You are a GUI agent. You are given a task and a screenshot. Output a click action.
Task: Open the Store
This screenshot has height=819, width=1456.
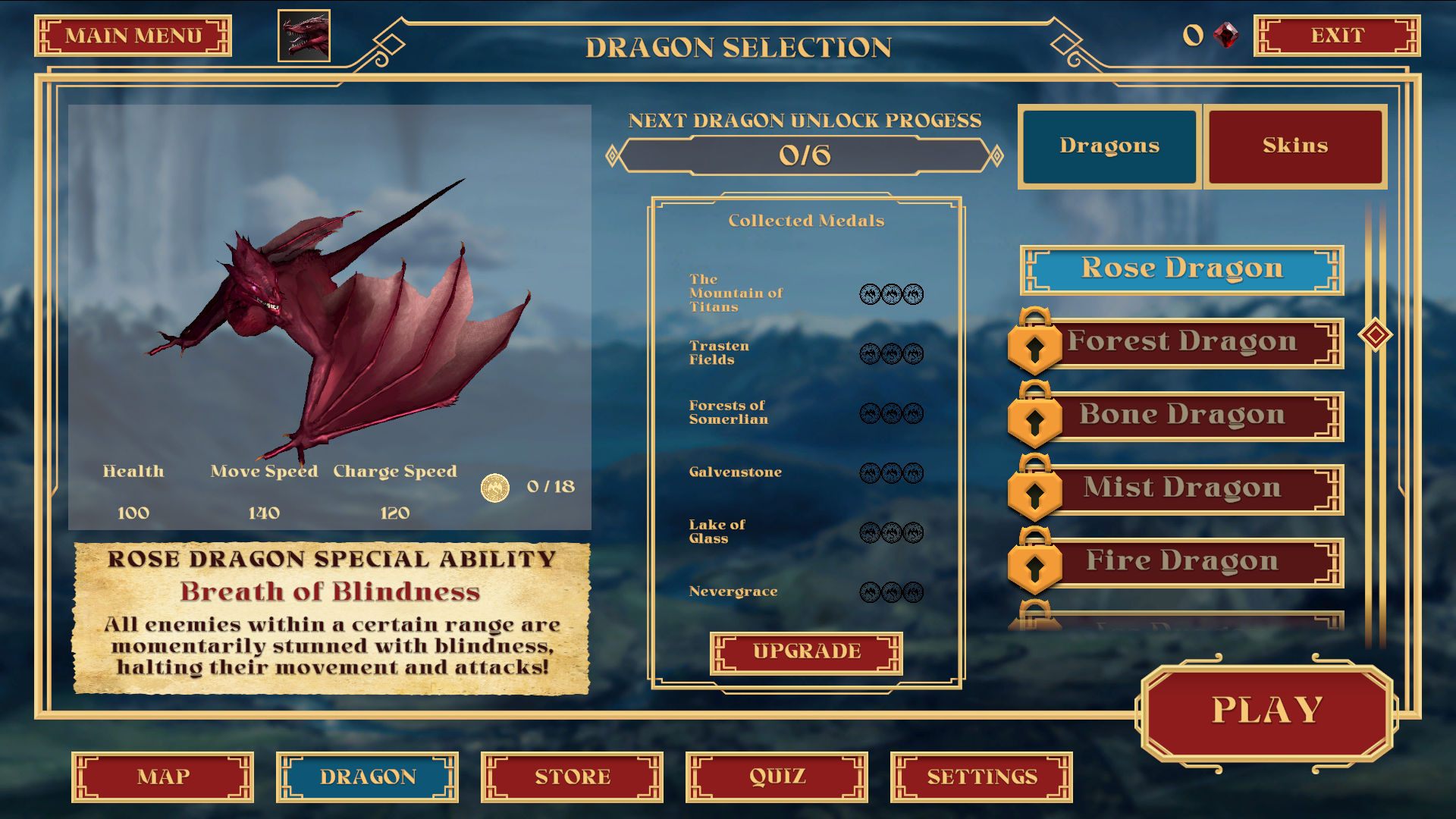[x=573, y=777]
